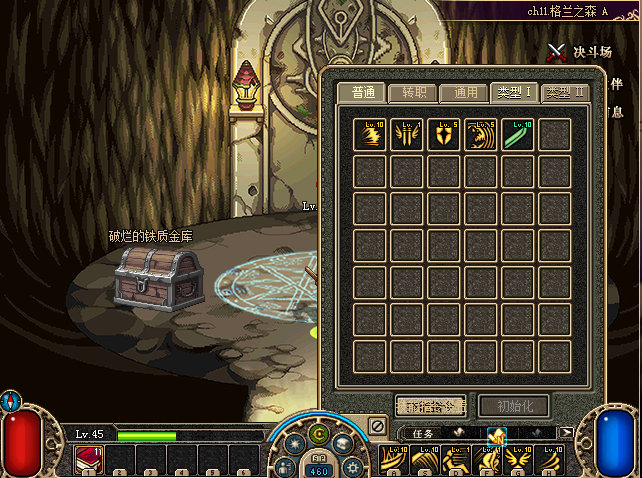Select the Lv.10 slash skill icon
642x478 pixels.
click(370, 135)
